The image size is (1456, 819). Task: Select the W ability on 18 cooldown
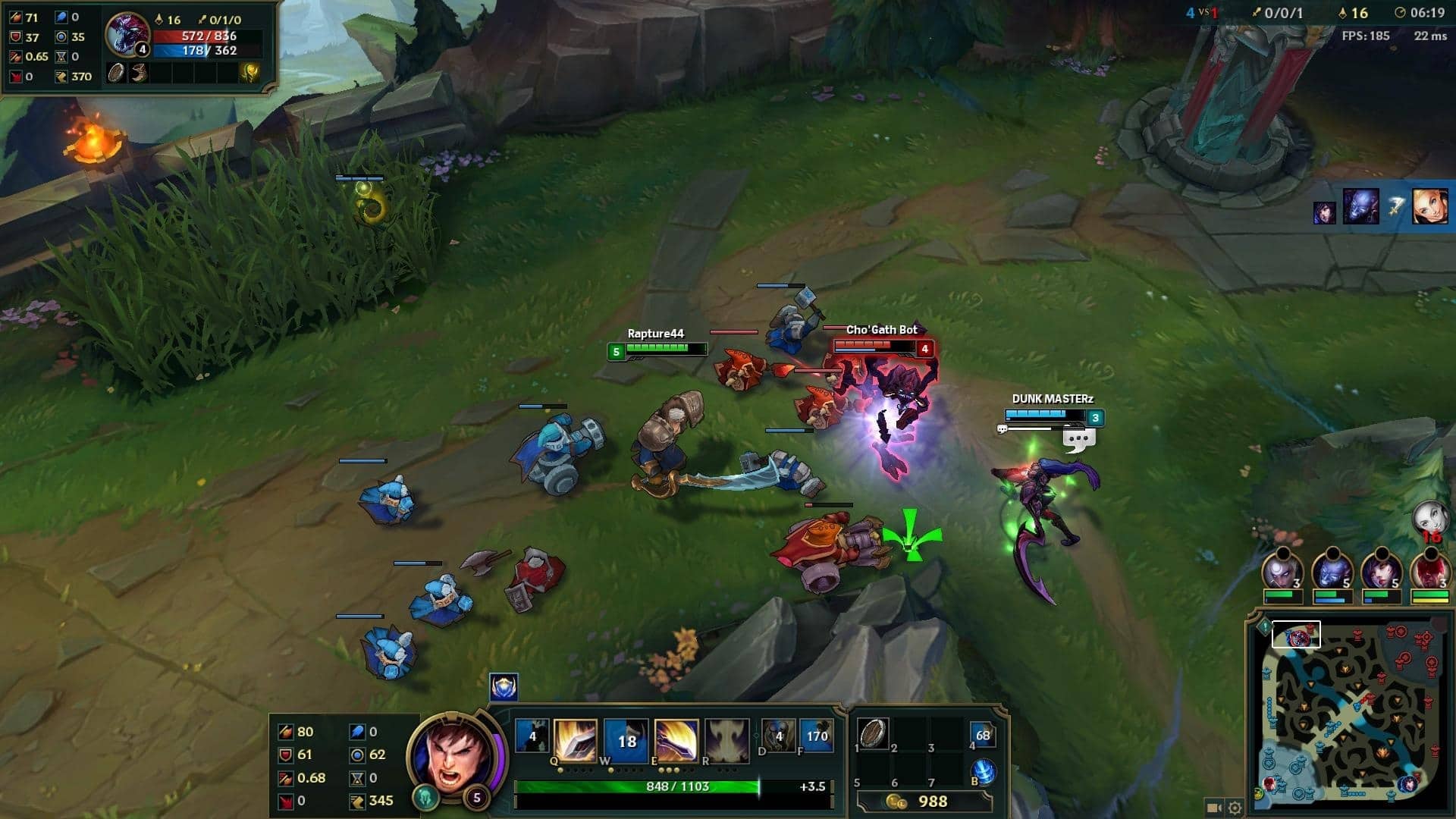point(626,739)
